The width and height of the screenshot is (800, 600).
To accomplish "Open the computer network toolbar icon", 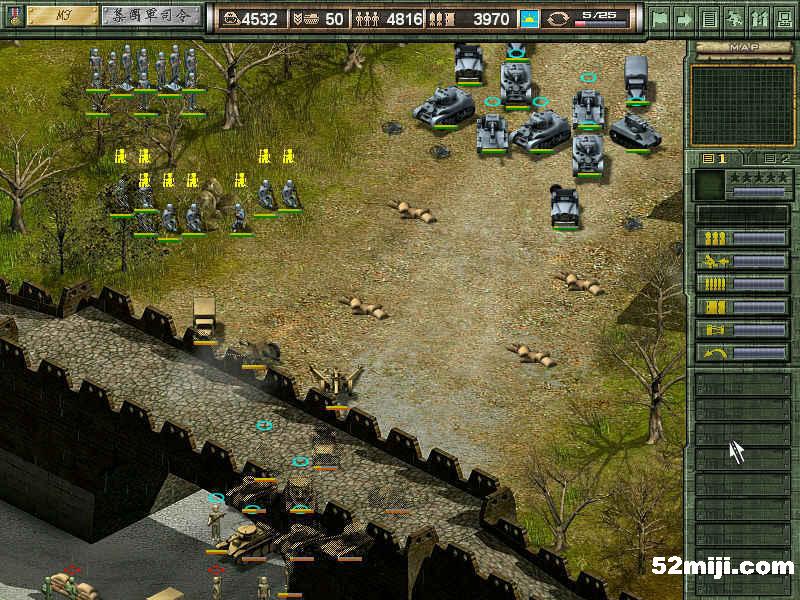I will point(784,18).
